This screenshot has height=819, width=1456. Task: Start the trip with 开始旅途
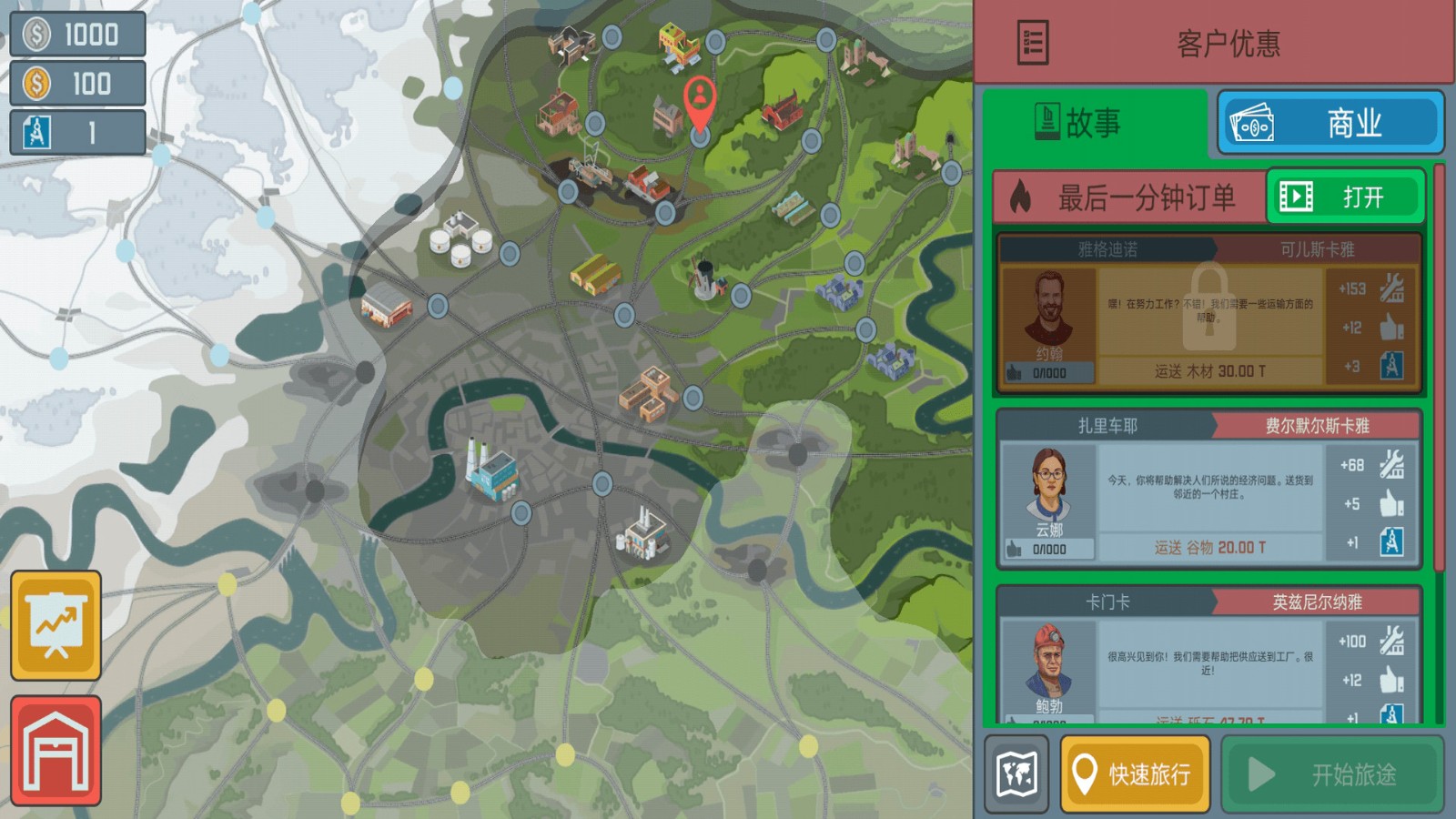(1332, 774)
